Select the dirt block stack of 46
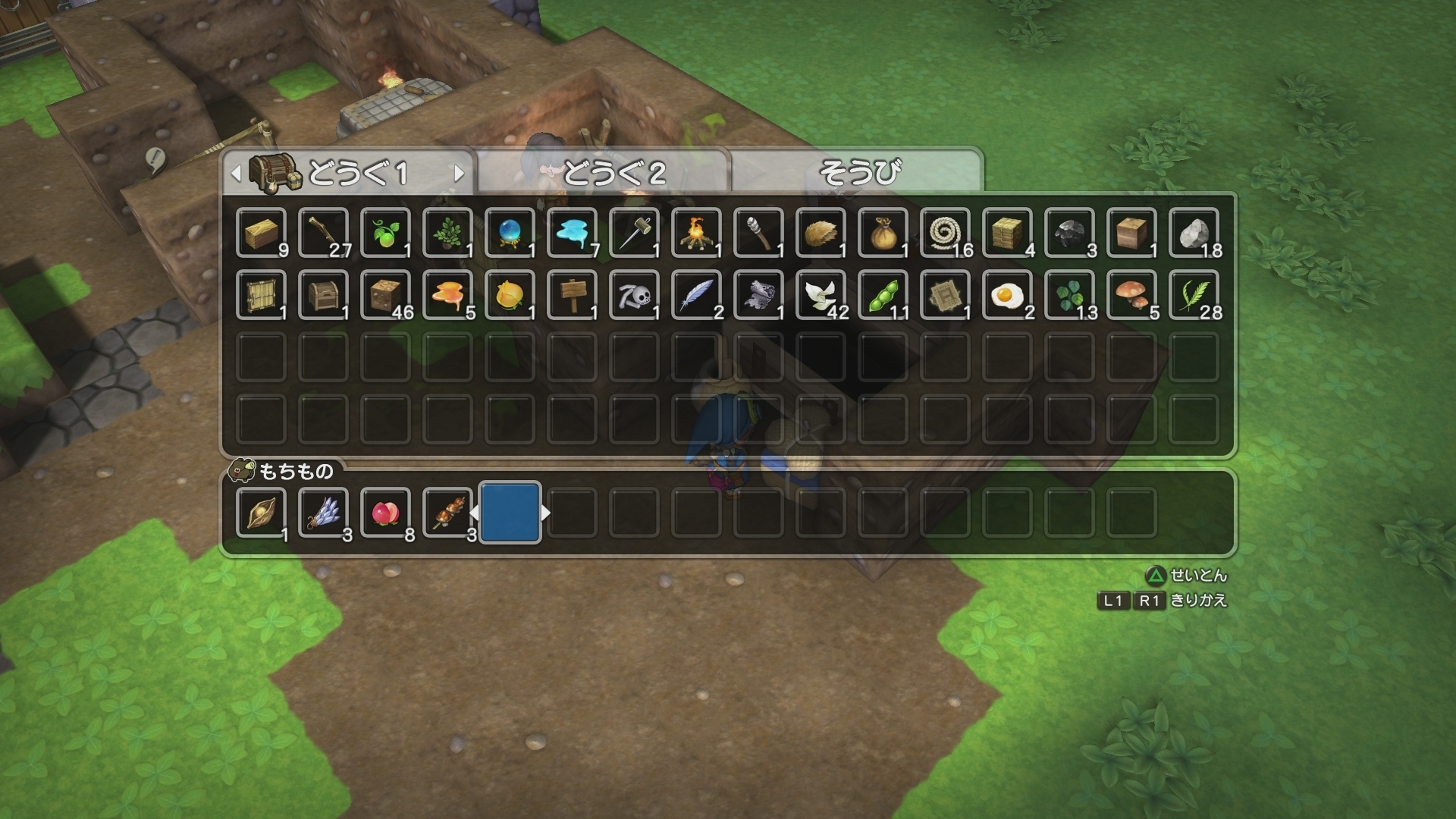Screen dimensions: 1456x819 [386, 296]
